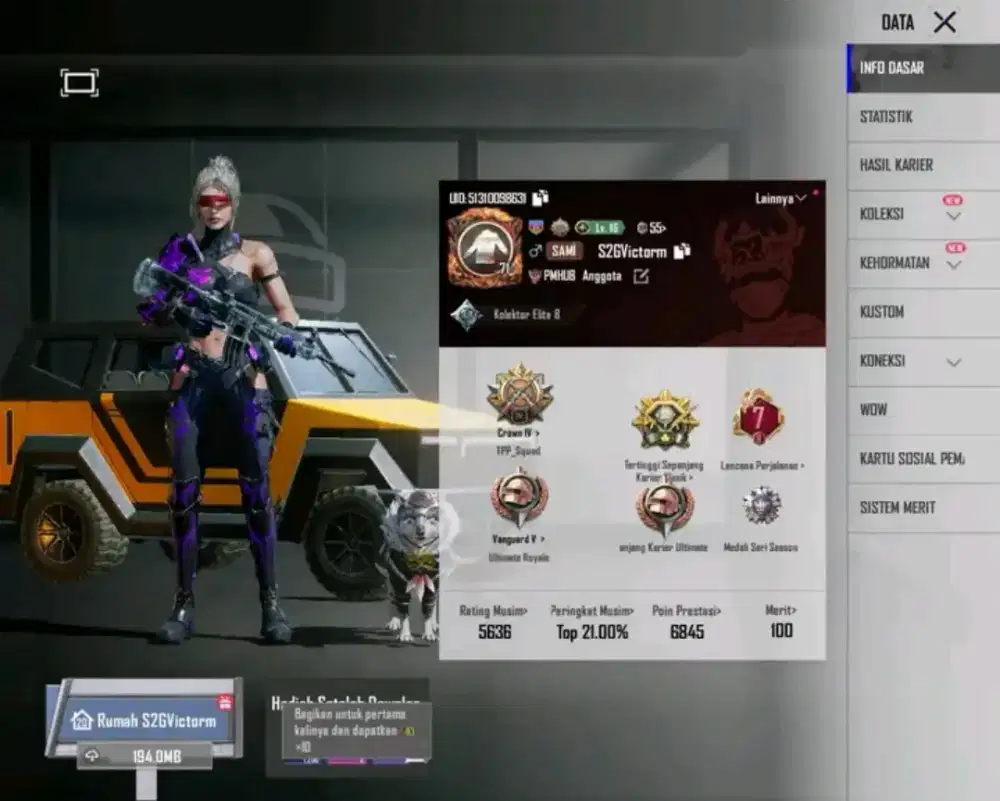Copy the S2GVictorm player name
The width and height of the screenshot is (1000, 801).
click(x=682, y=251)
